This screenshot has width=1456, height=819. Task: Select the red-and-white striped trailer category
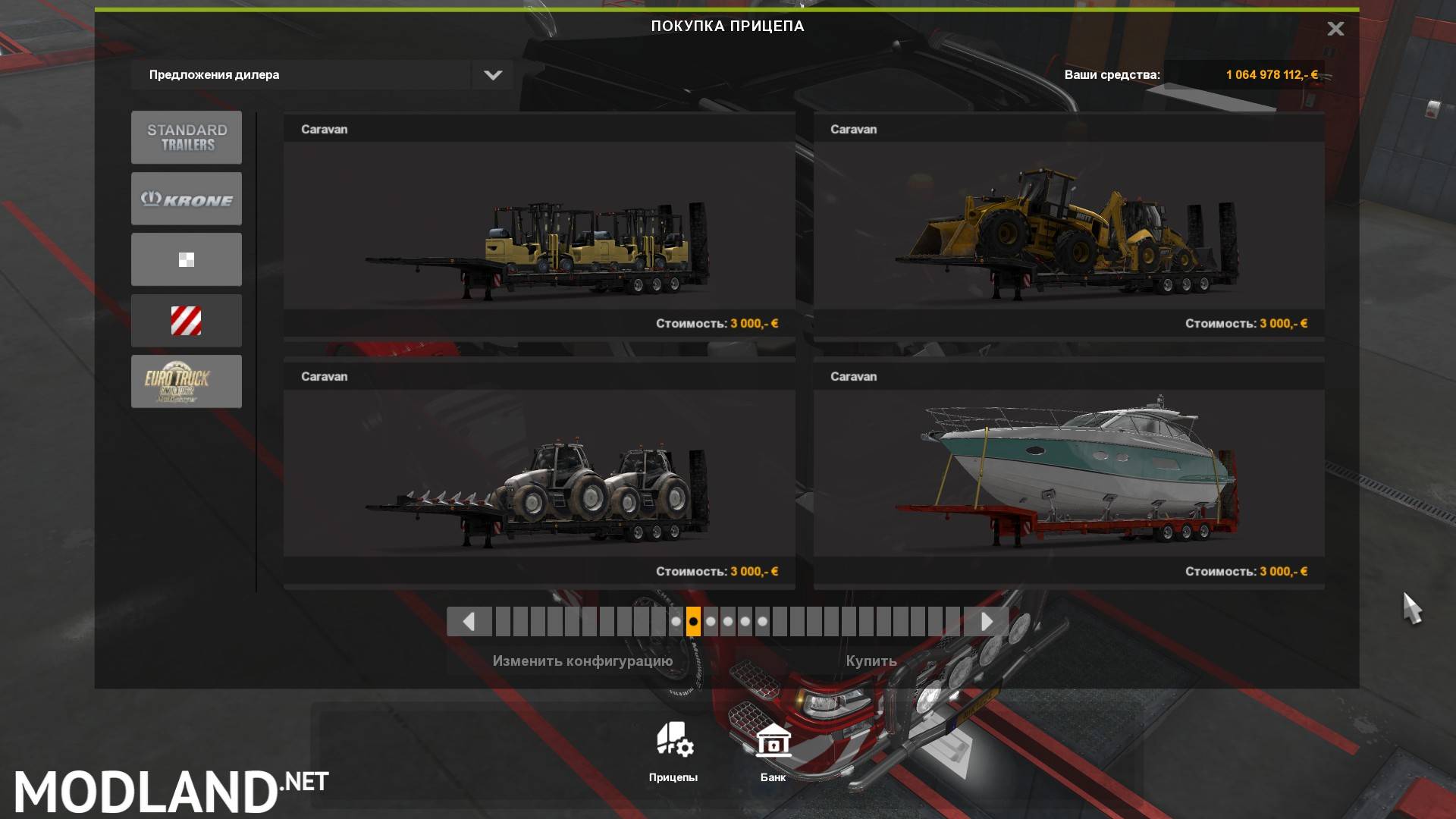point(186,320)
